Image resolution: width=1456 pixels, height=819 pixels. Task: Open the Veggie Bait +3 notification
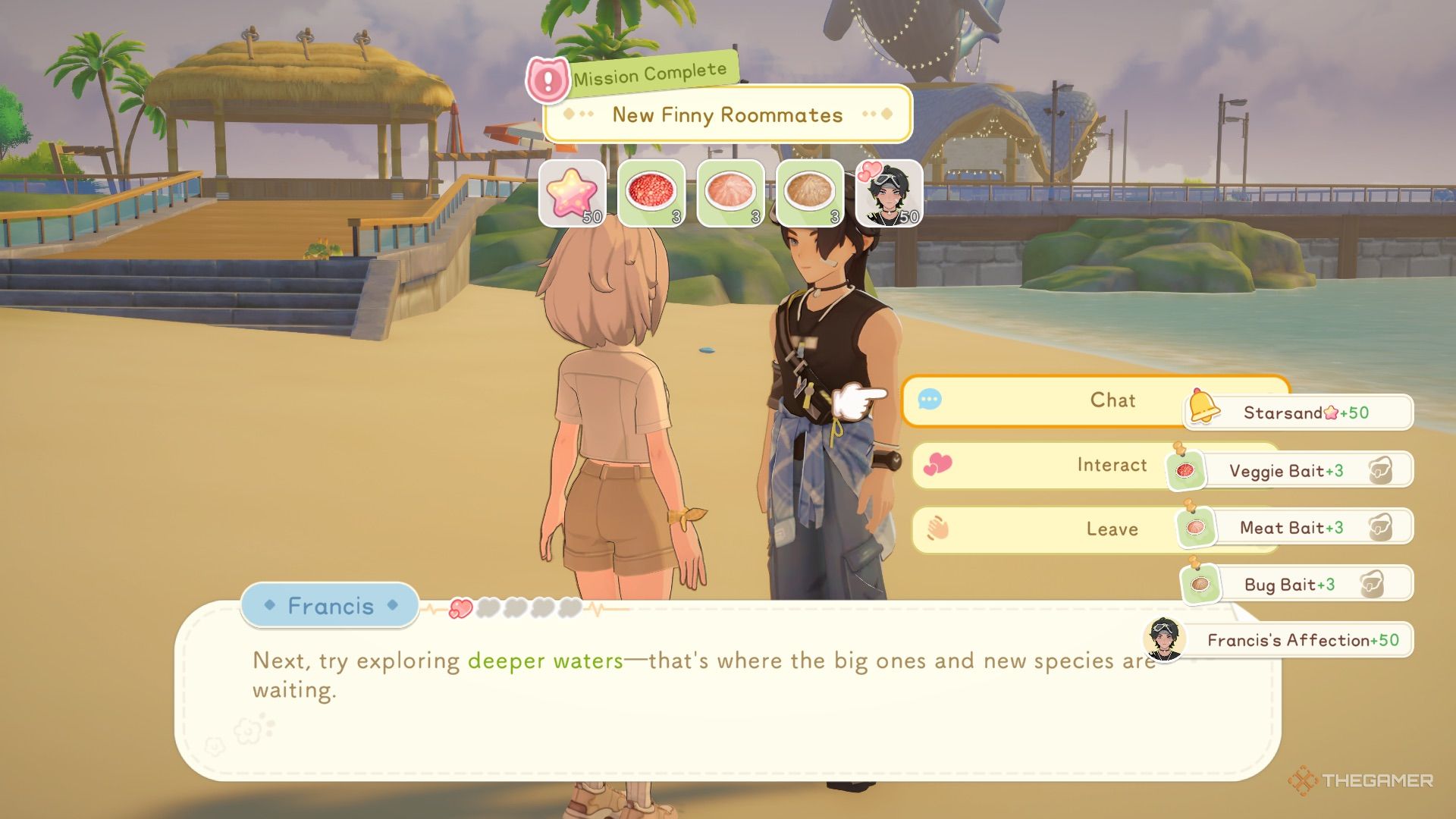coord(1298,471)
